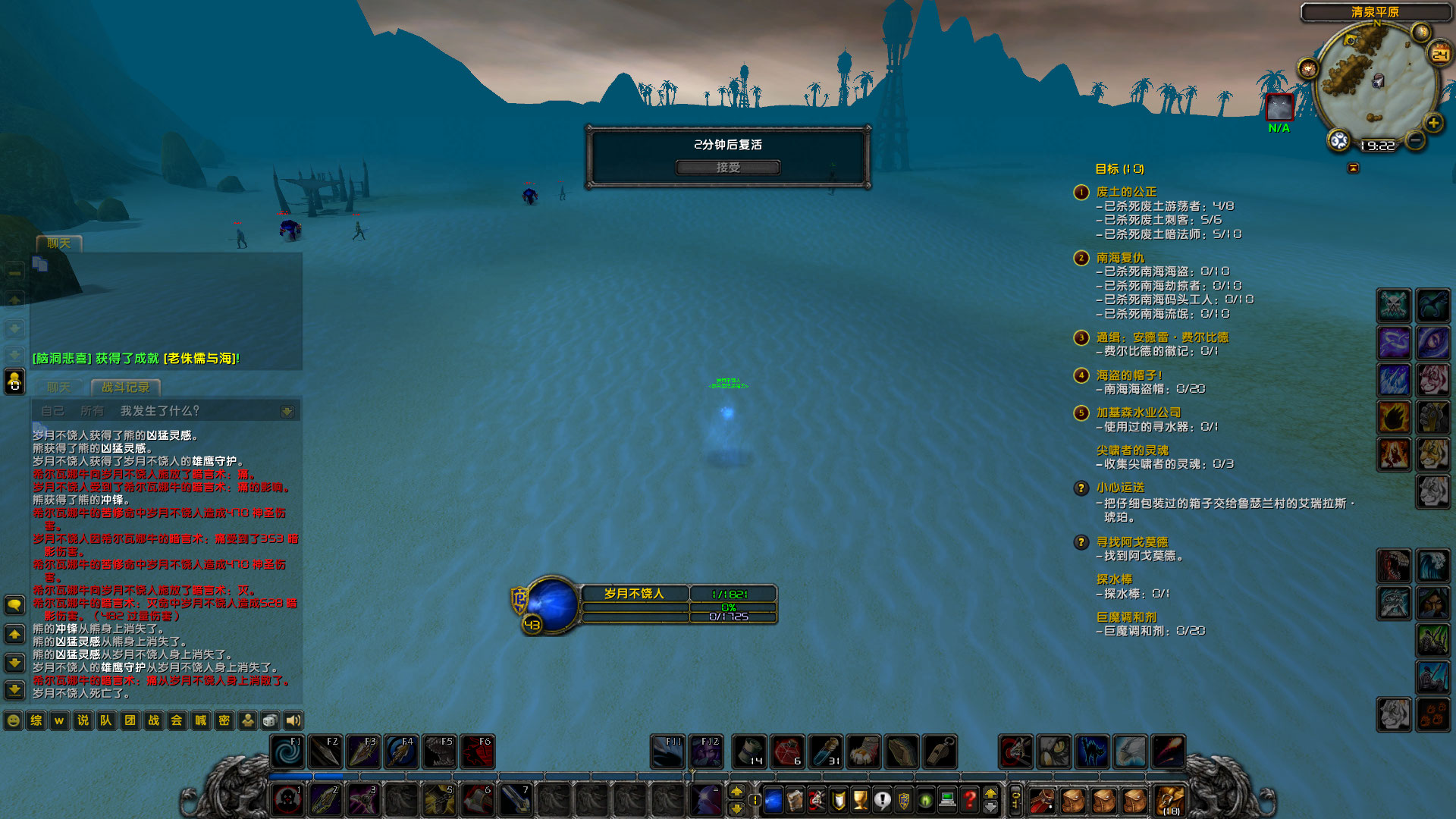Select the 所有 filter in combat log
The height and width of the screenshot is (819, 1456).
[91, 409]
